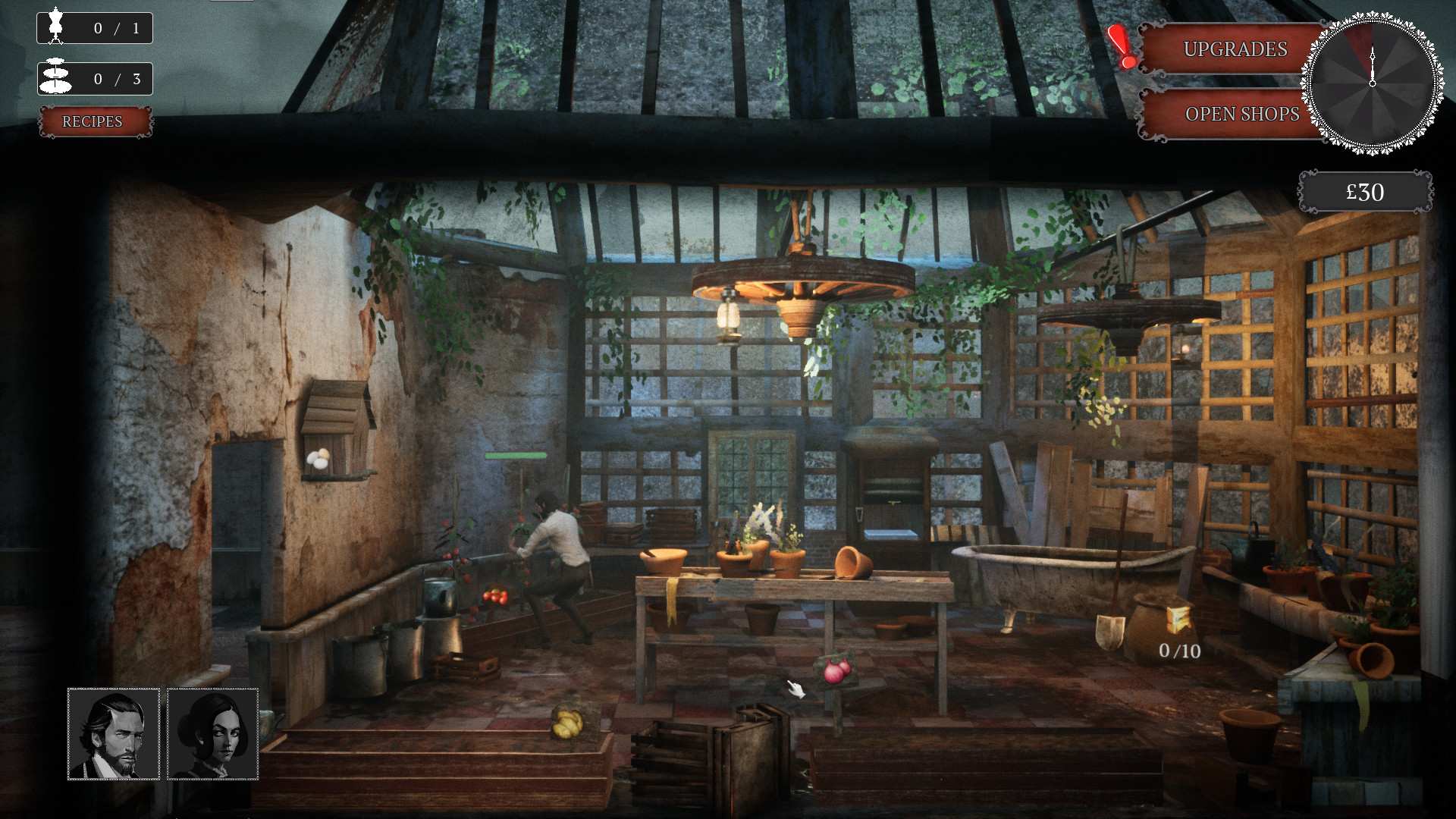The height and width of the screenshot is (819, 1456).
Task: Select the bearded man's character portrait
Action: 114,732
